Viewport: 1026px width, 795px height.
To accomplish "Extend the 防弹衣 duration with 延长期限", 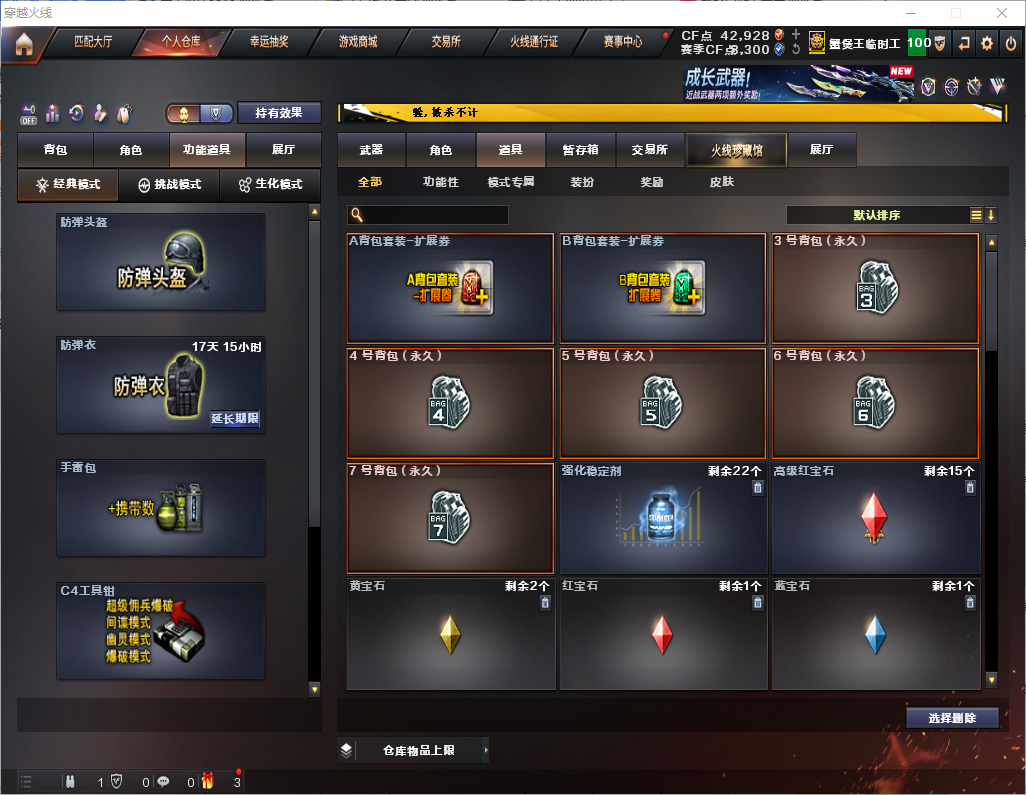I will tap(235, 419).
